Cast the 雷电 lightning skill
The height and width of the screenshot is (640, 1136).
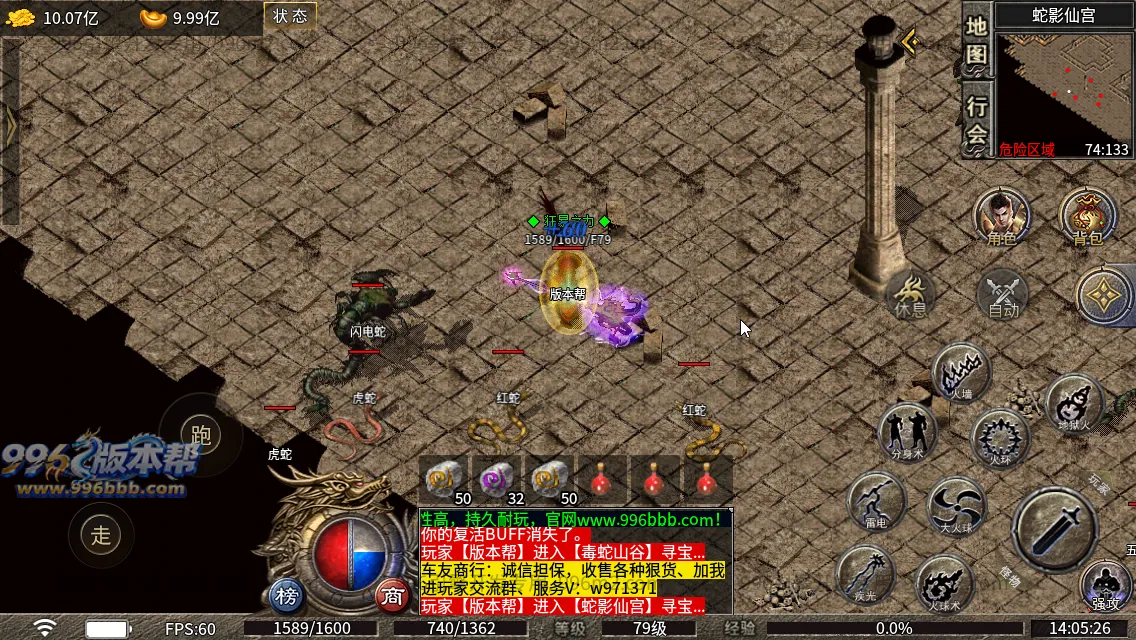pos(876,500)
